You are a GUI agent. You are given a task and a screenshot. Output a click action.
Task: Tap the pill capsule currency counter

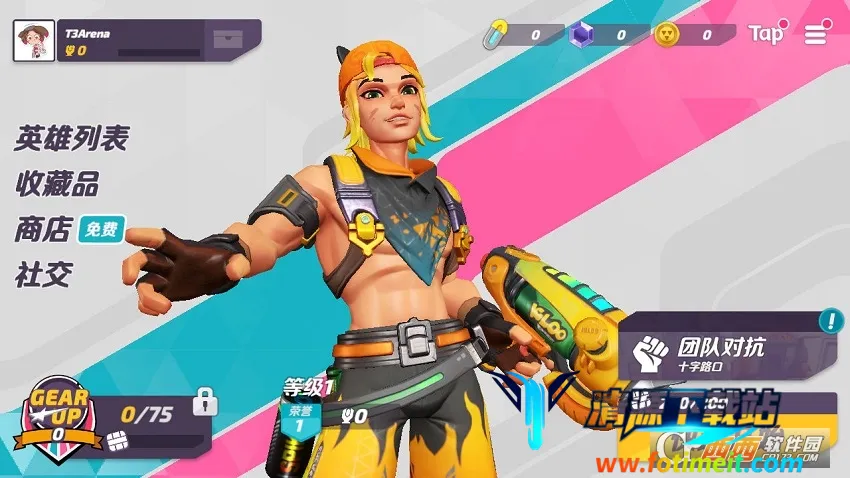(516, 35)
